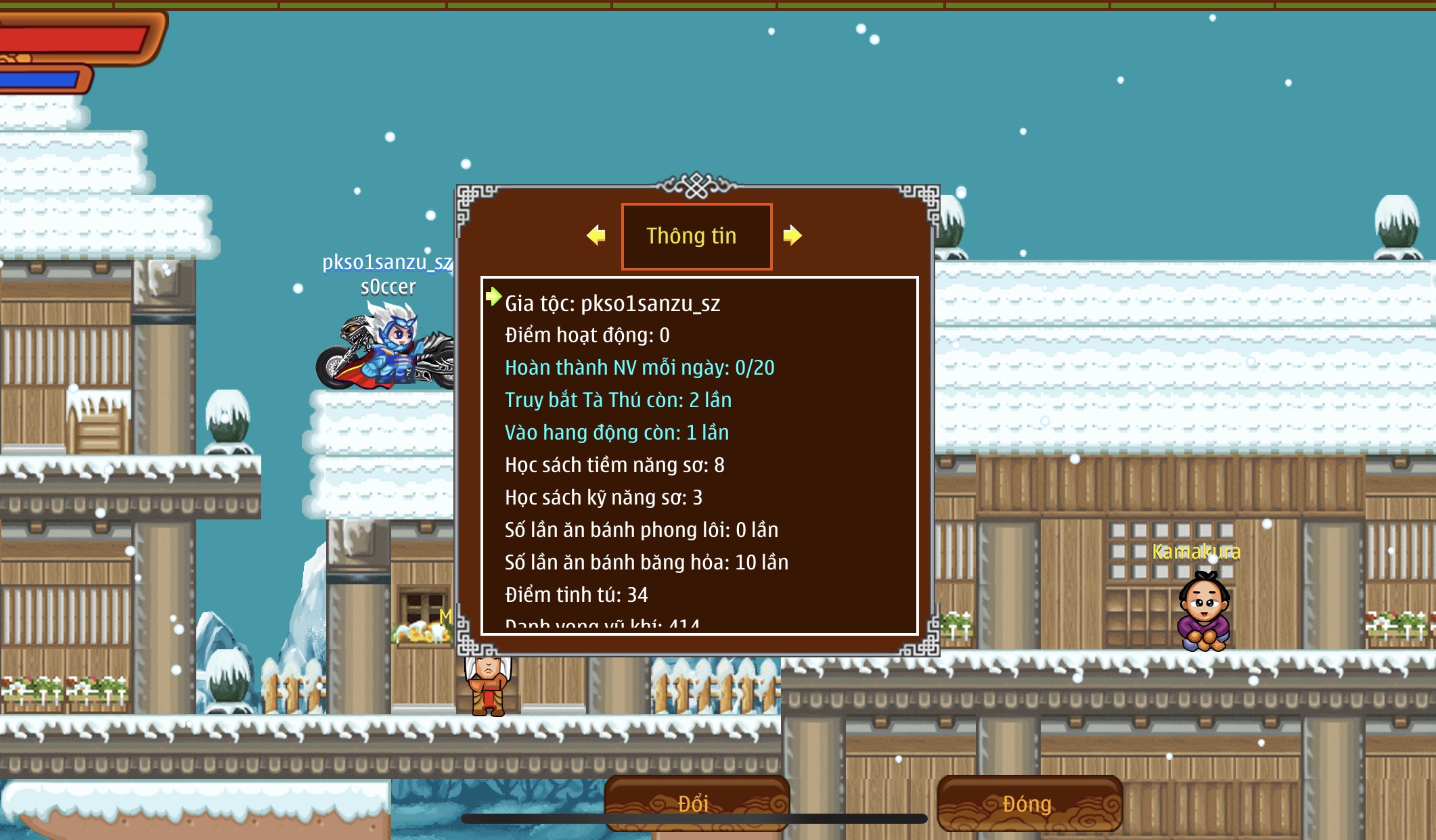Go to next tab with right yellow arrow
This screenshot has height=840, width=1436.
[x=792, y=235]
